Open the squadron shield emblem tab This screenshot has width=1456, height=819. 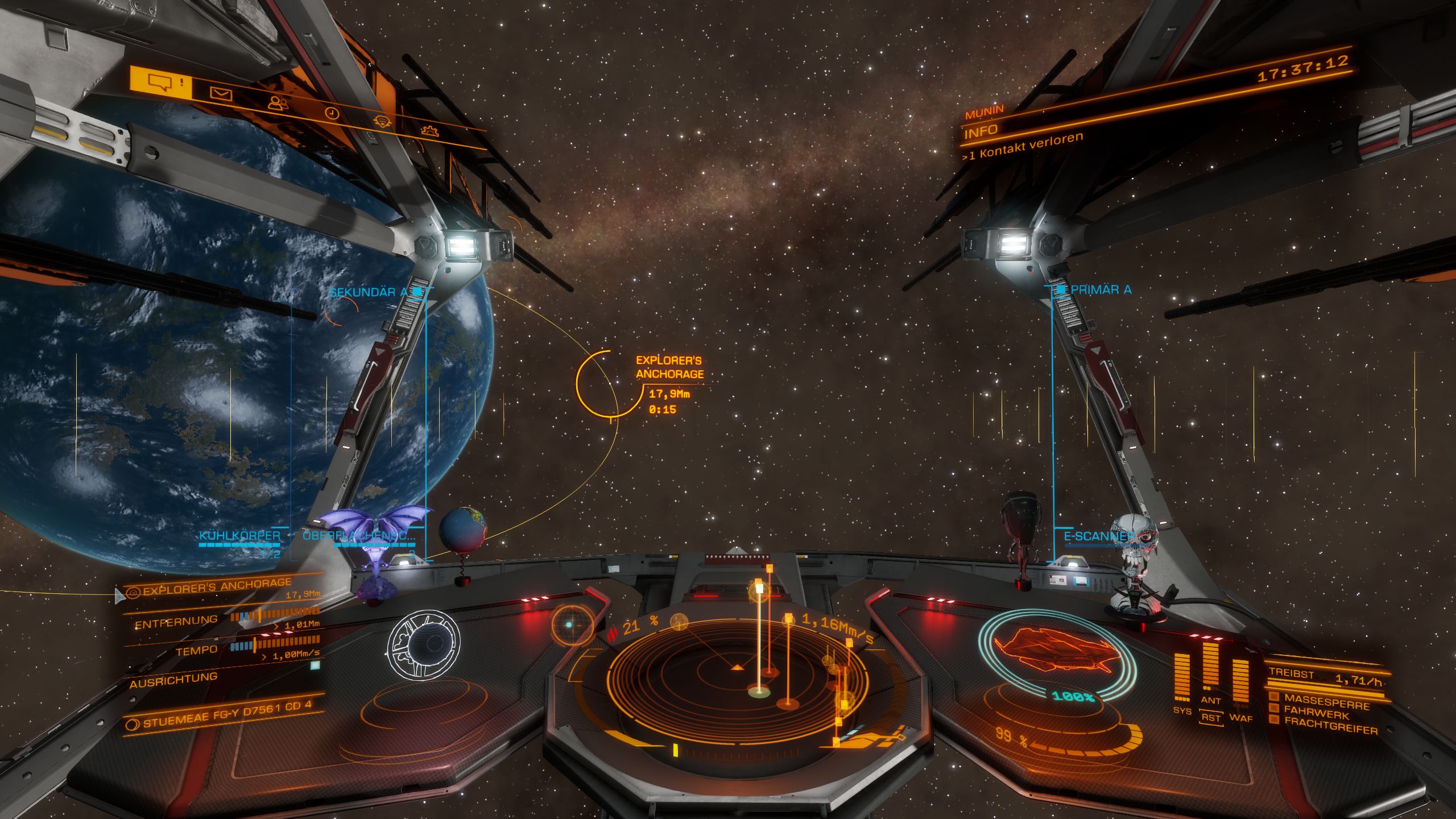click(382, 122)
